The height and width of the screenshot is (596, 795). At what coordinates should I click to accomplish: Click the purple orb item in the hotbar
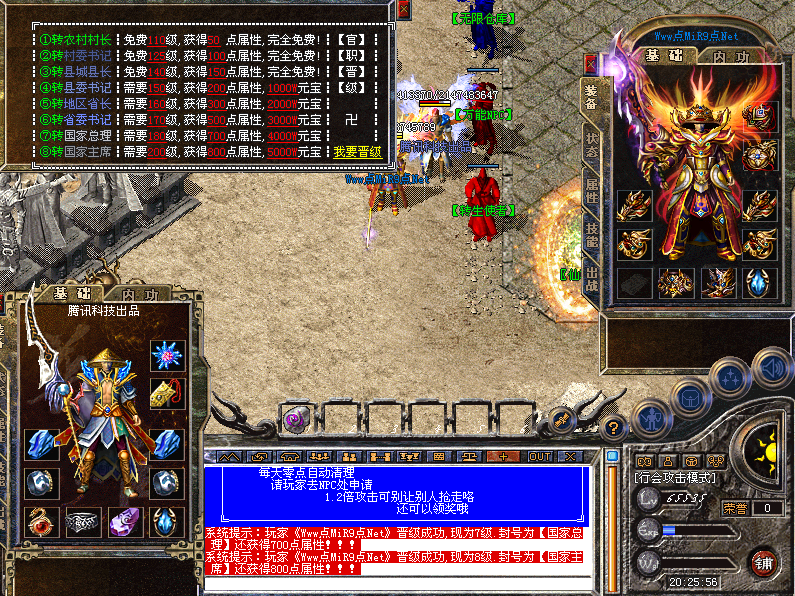296,420
